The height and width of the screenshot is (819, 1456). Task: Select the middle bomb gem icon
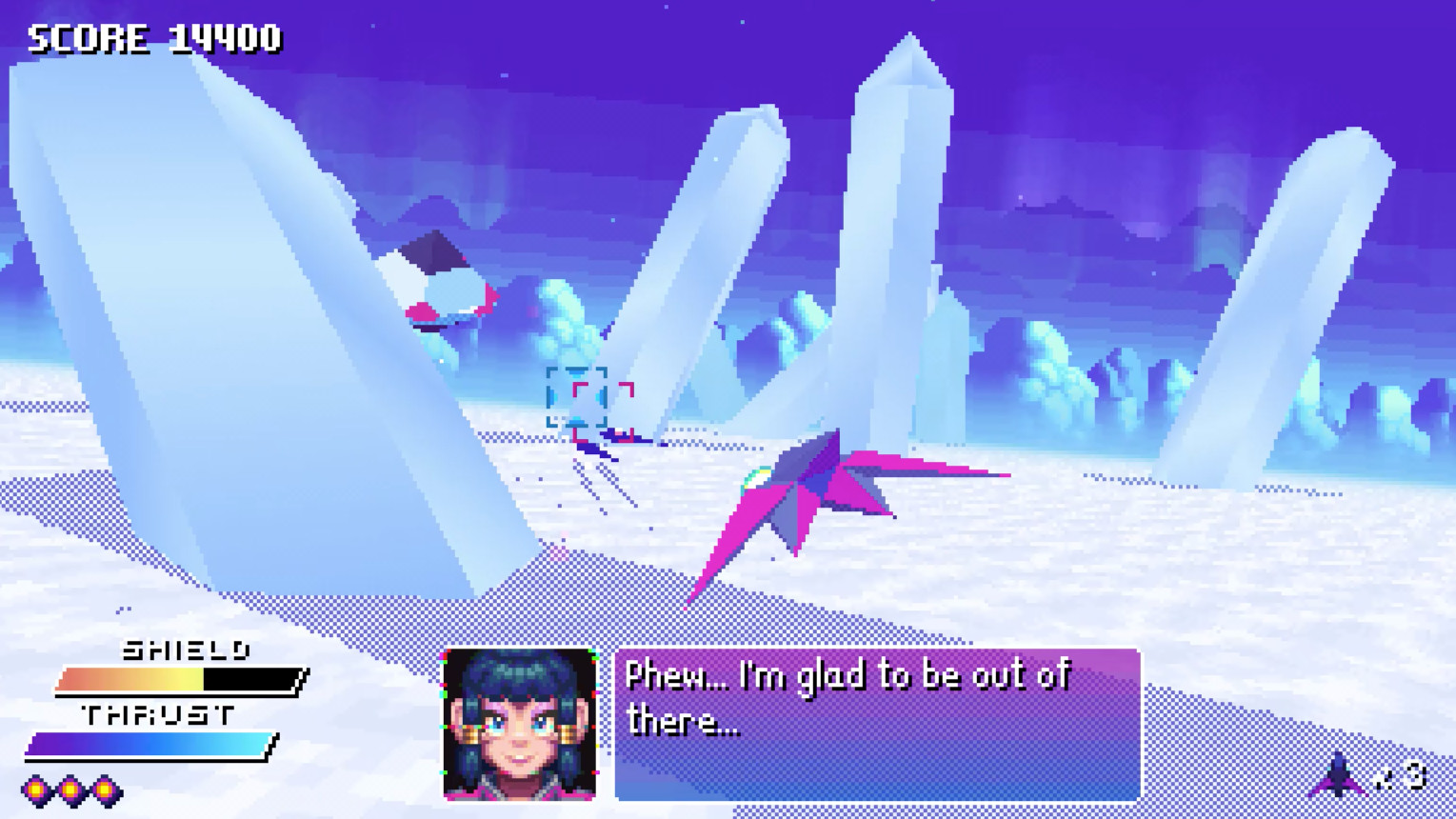[x=69, y=789]
